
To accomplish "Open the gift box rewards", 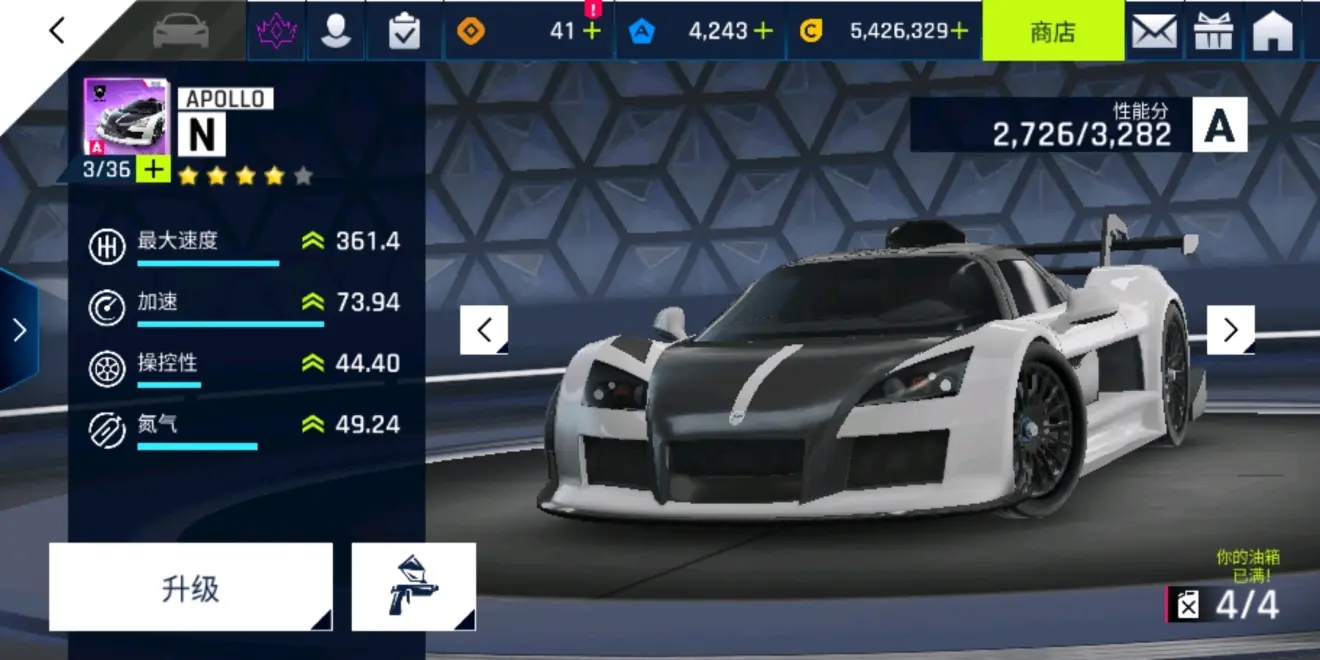I will pos(1213,31).
